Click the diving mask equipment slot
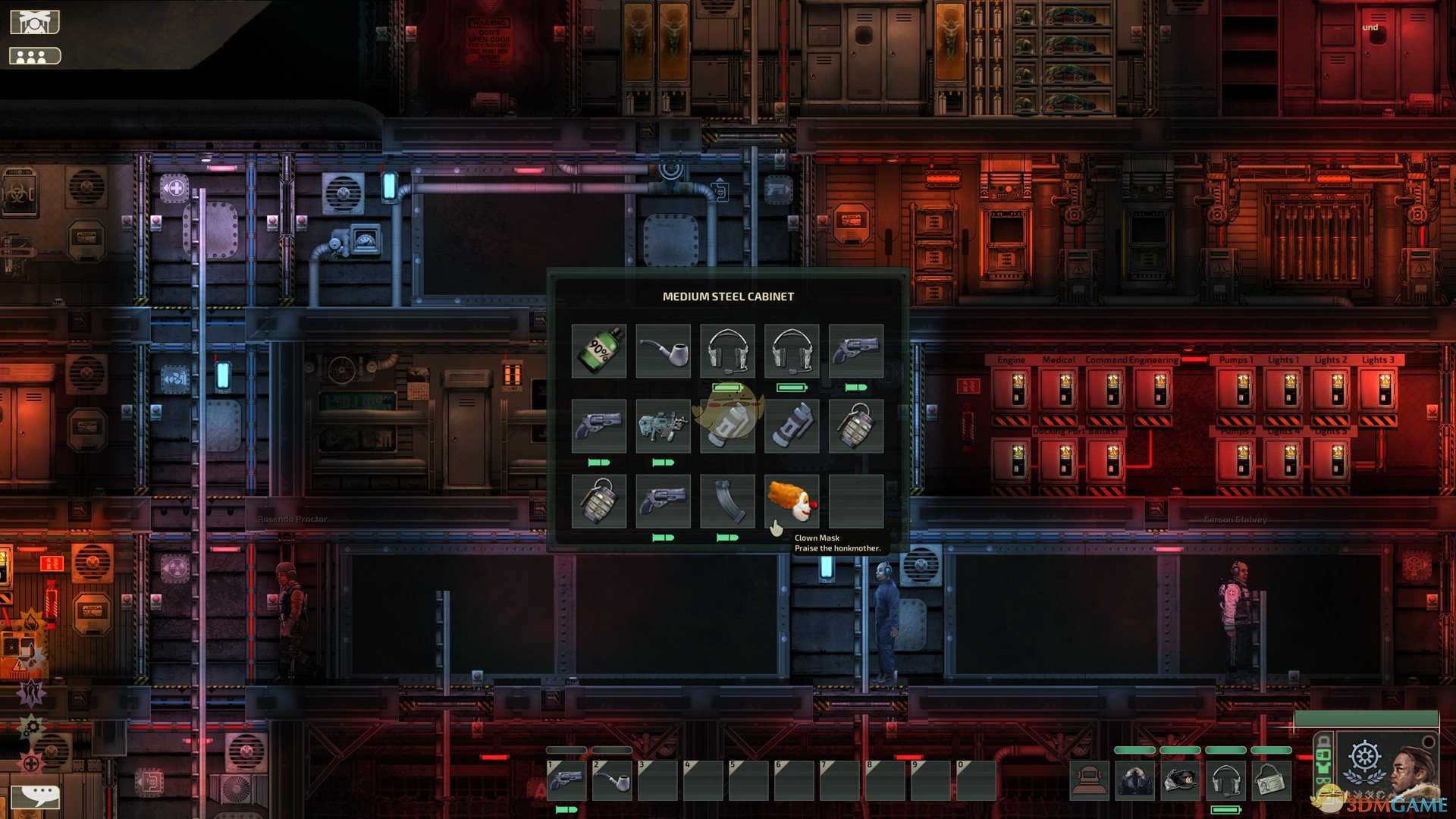 (1089, 780)
